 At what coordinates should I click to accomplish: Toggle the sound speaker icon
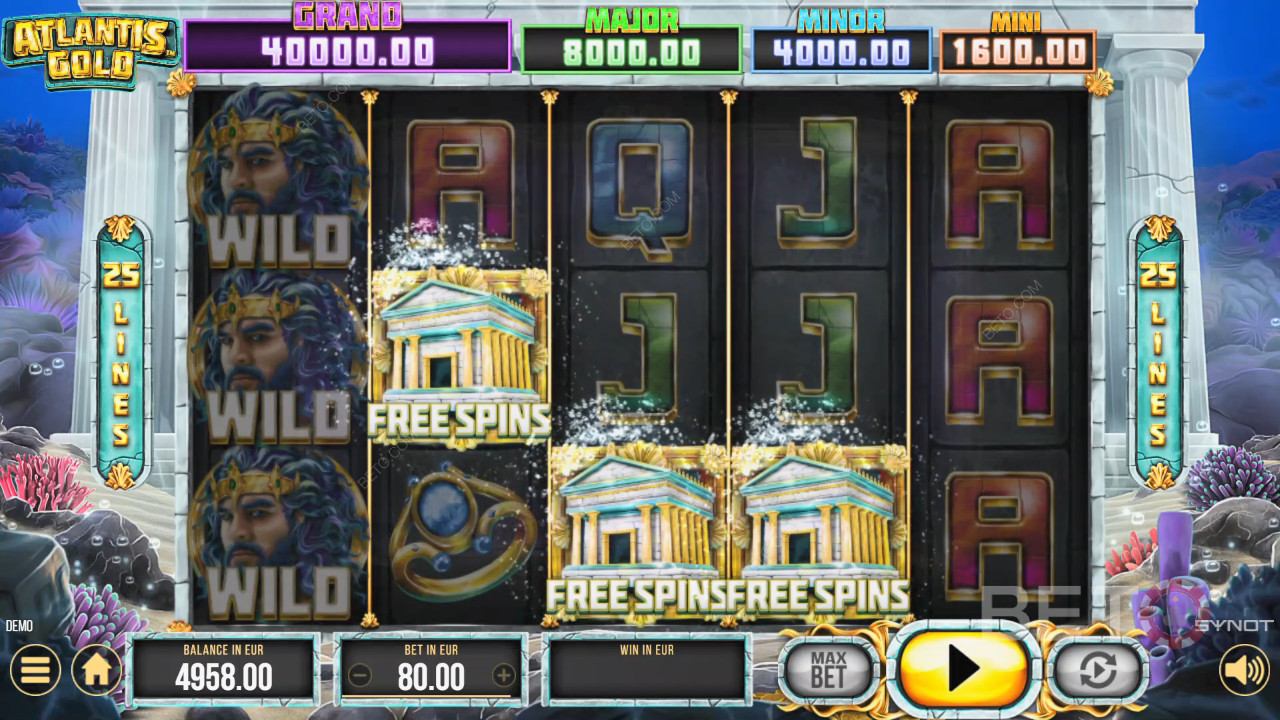[1244, 670]
